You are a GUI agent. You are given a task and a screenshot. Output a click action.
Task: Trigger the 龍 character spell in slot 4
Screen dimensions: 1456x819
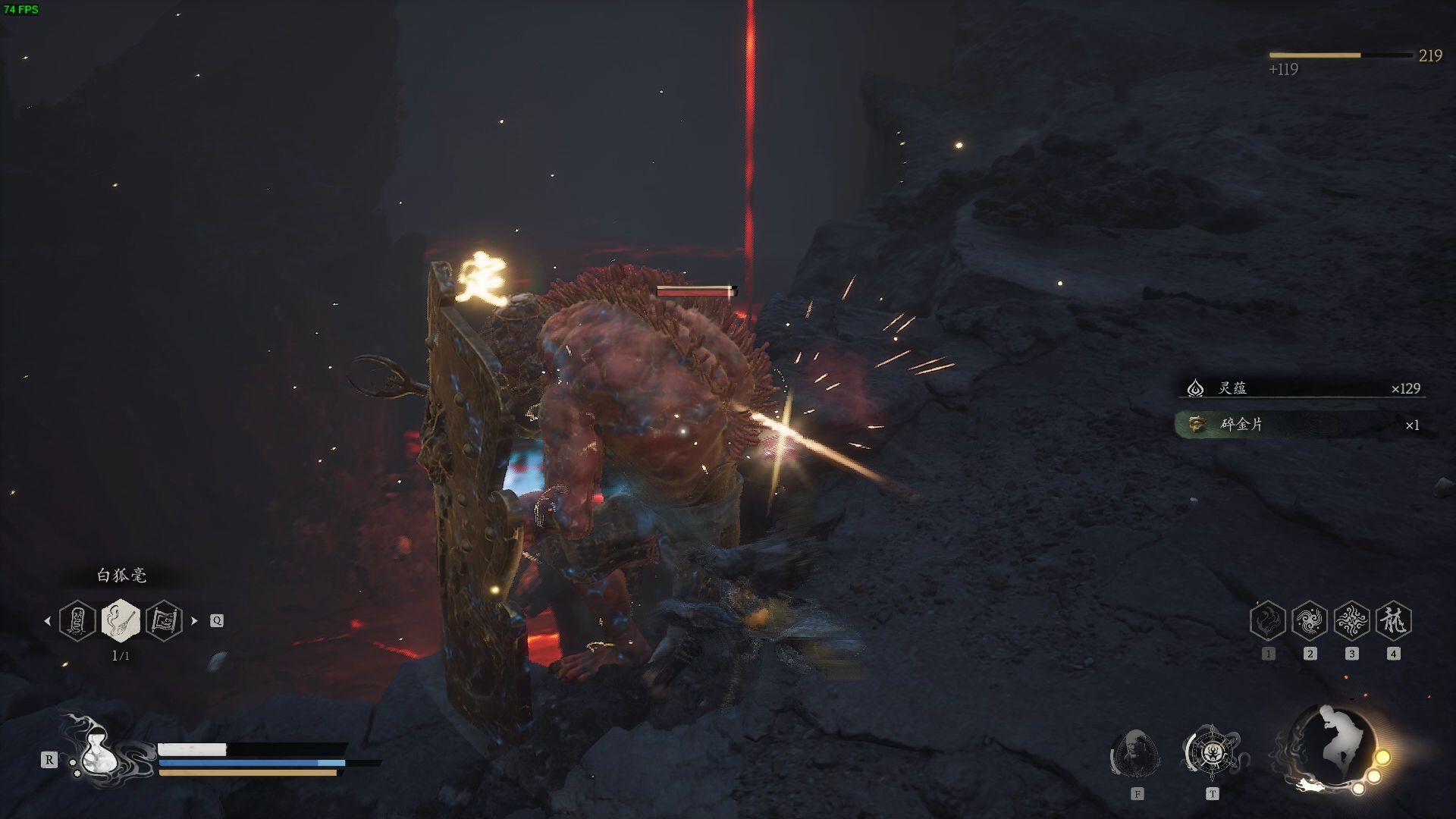(x=1393, y=621)
